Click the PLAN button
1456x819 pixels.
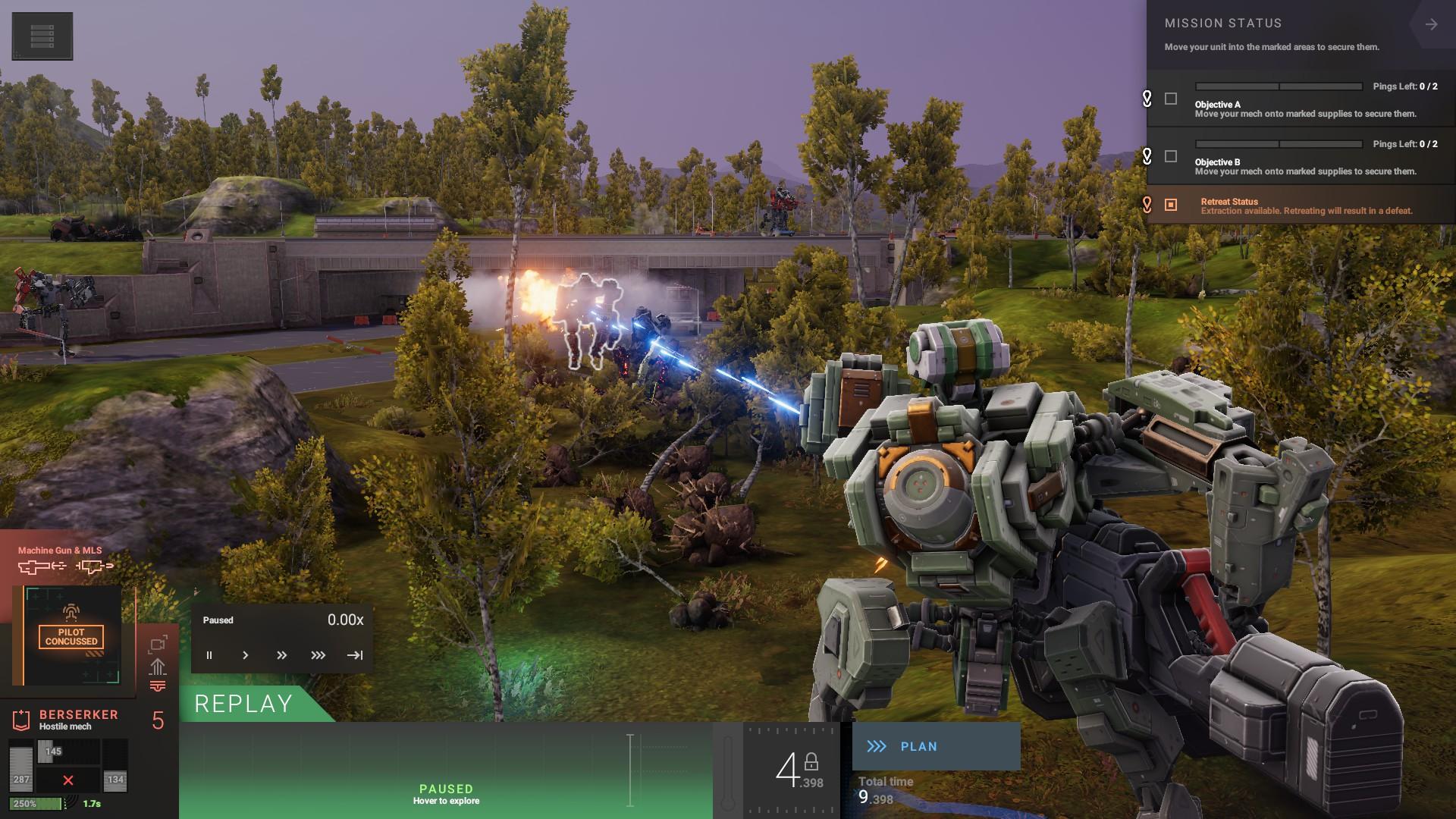(x=936, y=746)
